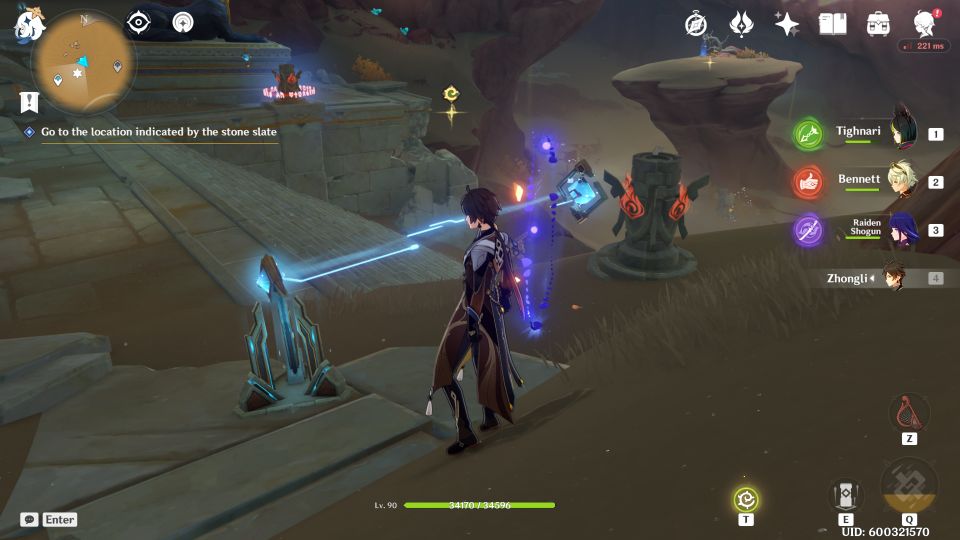
Task: Switch to Tighnari in the party
Action: (x=870, y=133)
